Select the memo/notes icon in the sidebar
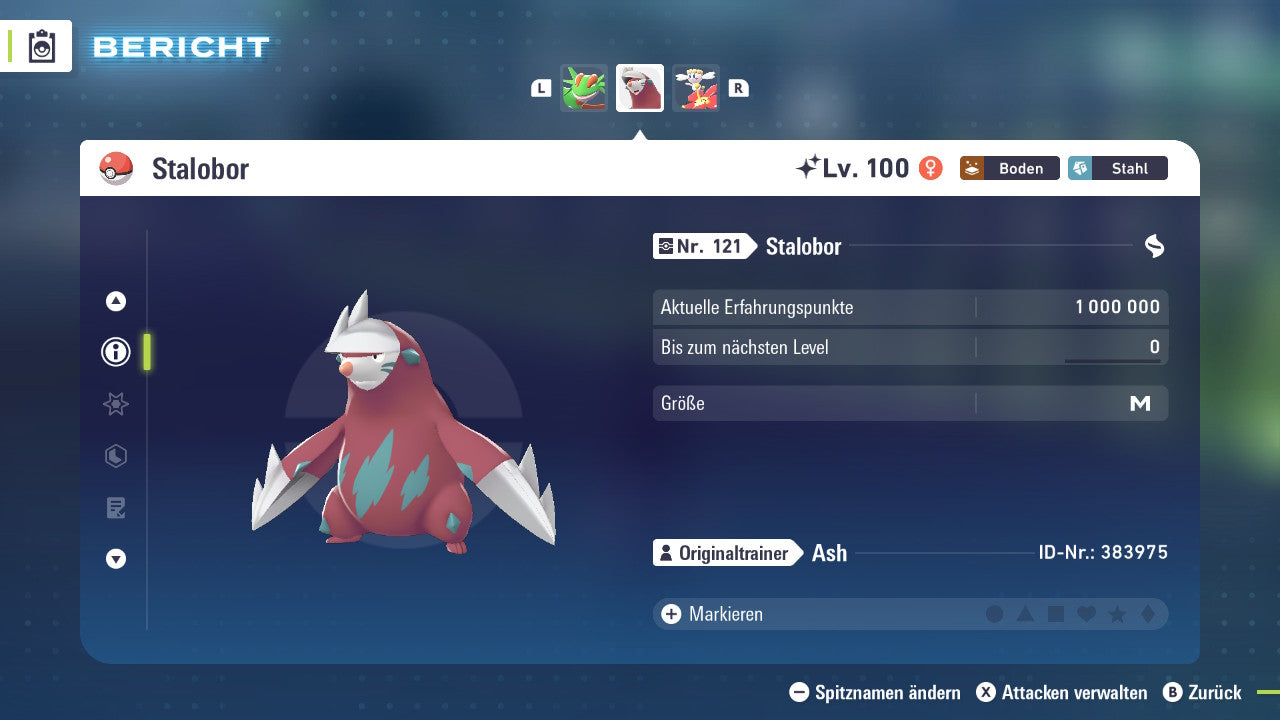 click(116, 508)
